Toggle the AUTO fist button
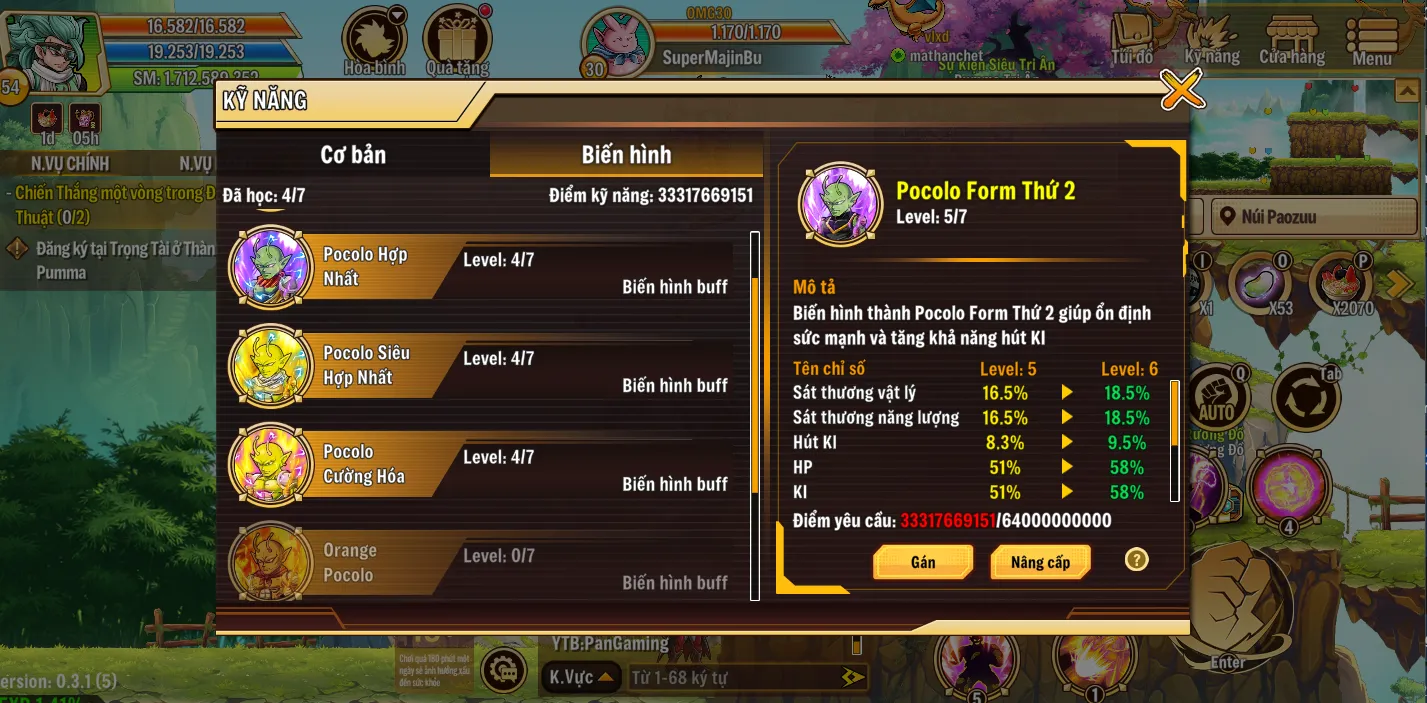The image size is (1427, 703). tap(1216, 398)
